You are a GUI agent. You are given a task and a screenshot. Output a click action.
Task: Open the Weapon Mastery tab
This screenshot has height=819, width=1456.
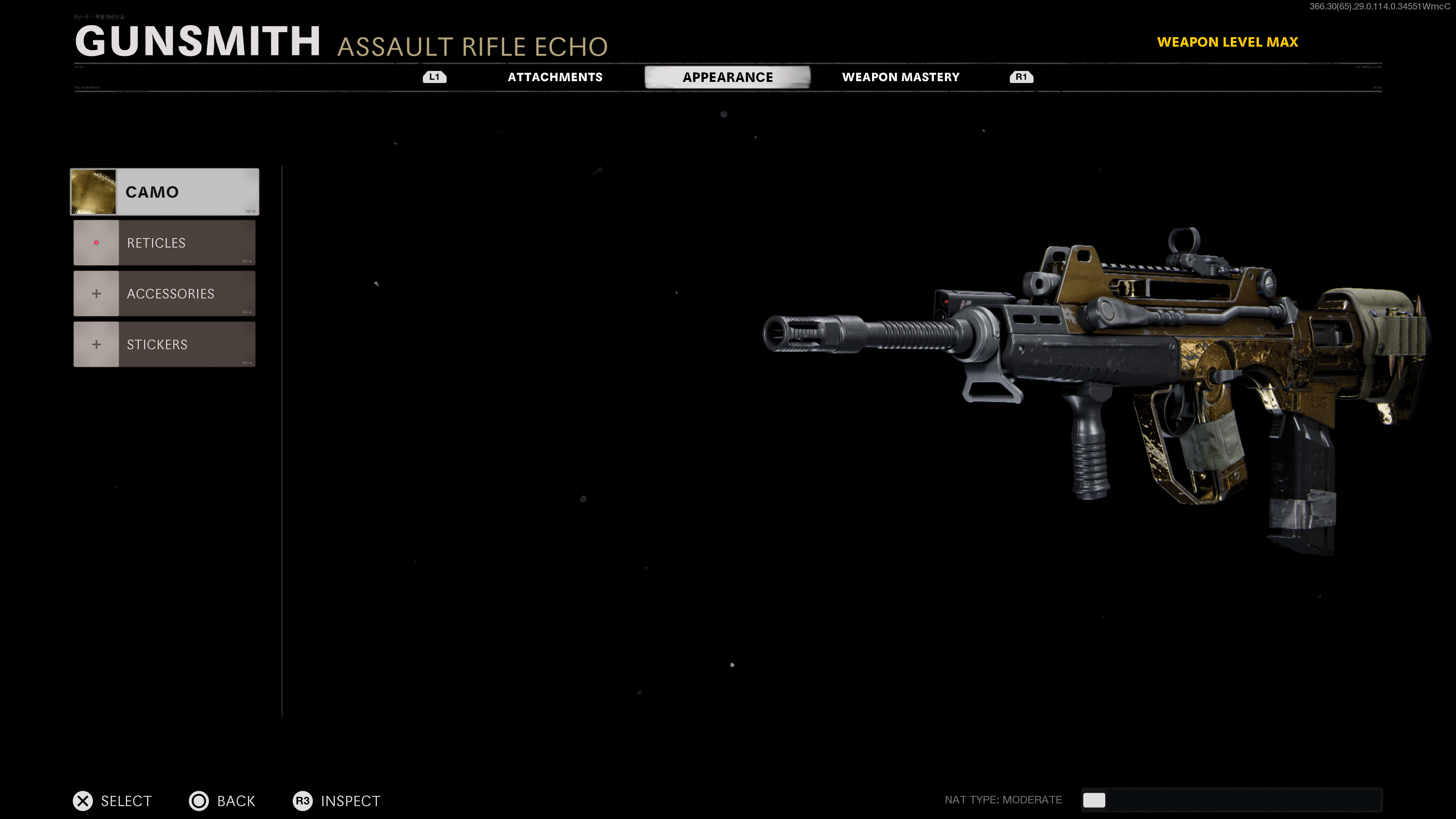901,77
